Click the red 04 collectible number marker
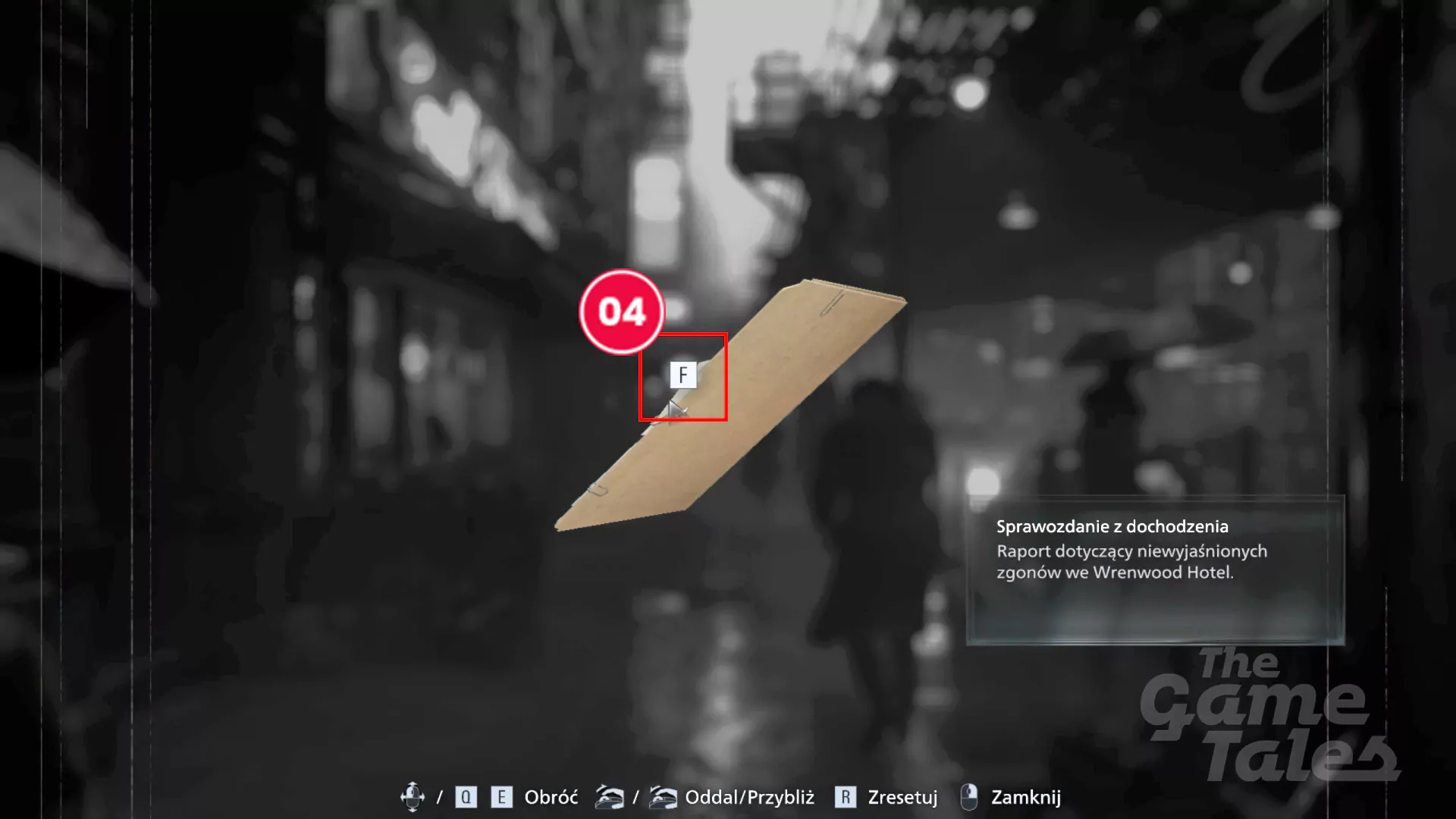The image size is (1456, 819). click(622, 312)
